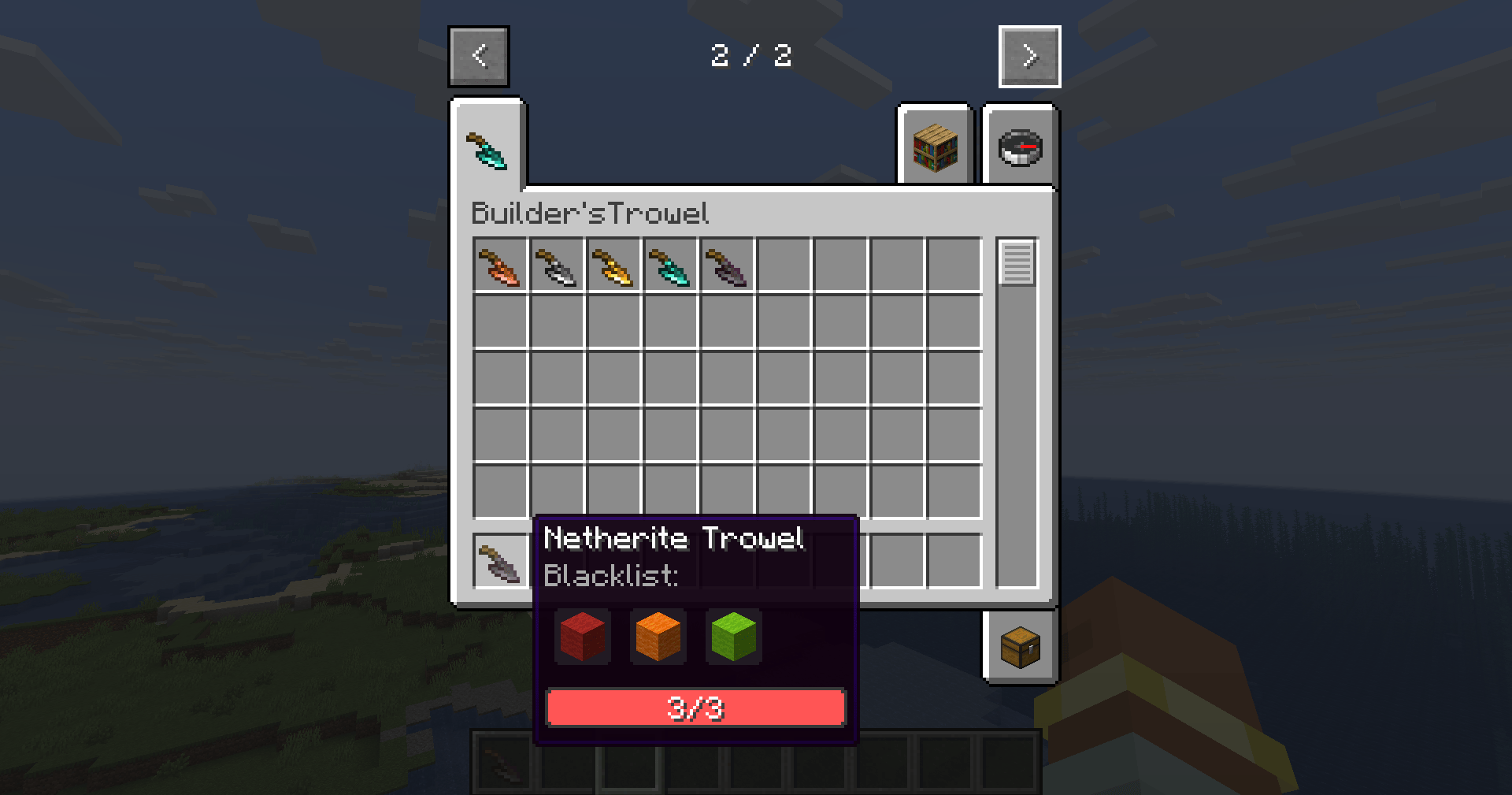This screenshot has height=795, width=1512.
Task: Select the netherite trowel in the grid
Action: point(726,266)
